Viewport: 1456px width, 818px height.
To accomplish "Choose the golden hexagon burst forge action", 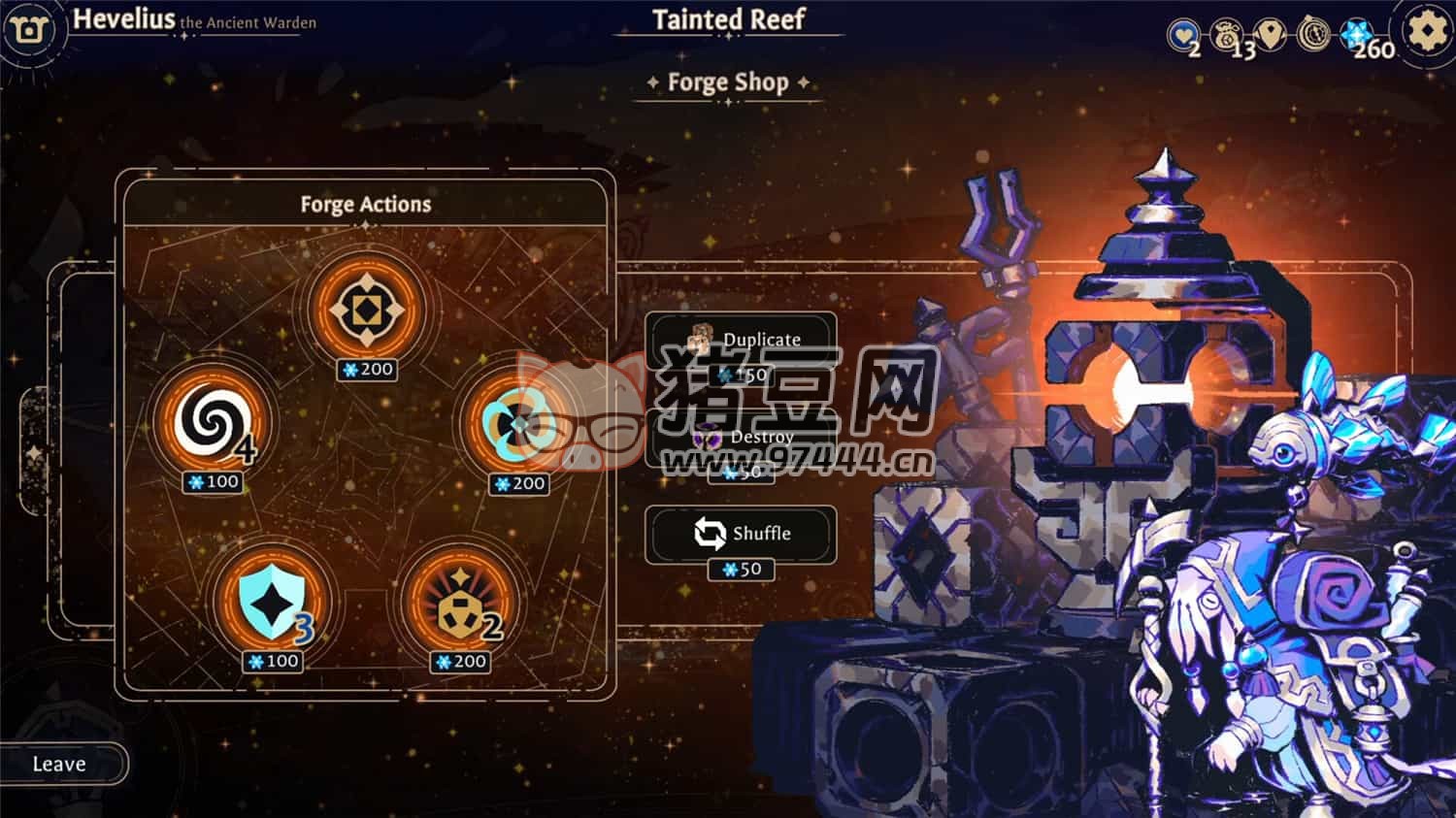I will click(x=457, y=602).
